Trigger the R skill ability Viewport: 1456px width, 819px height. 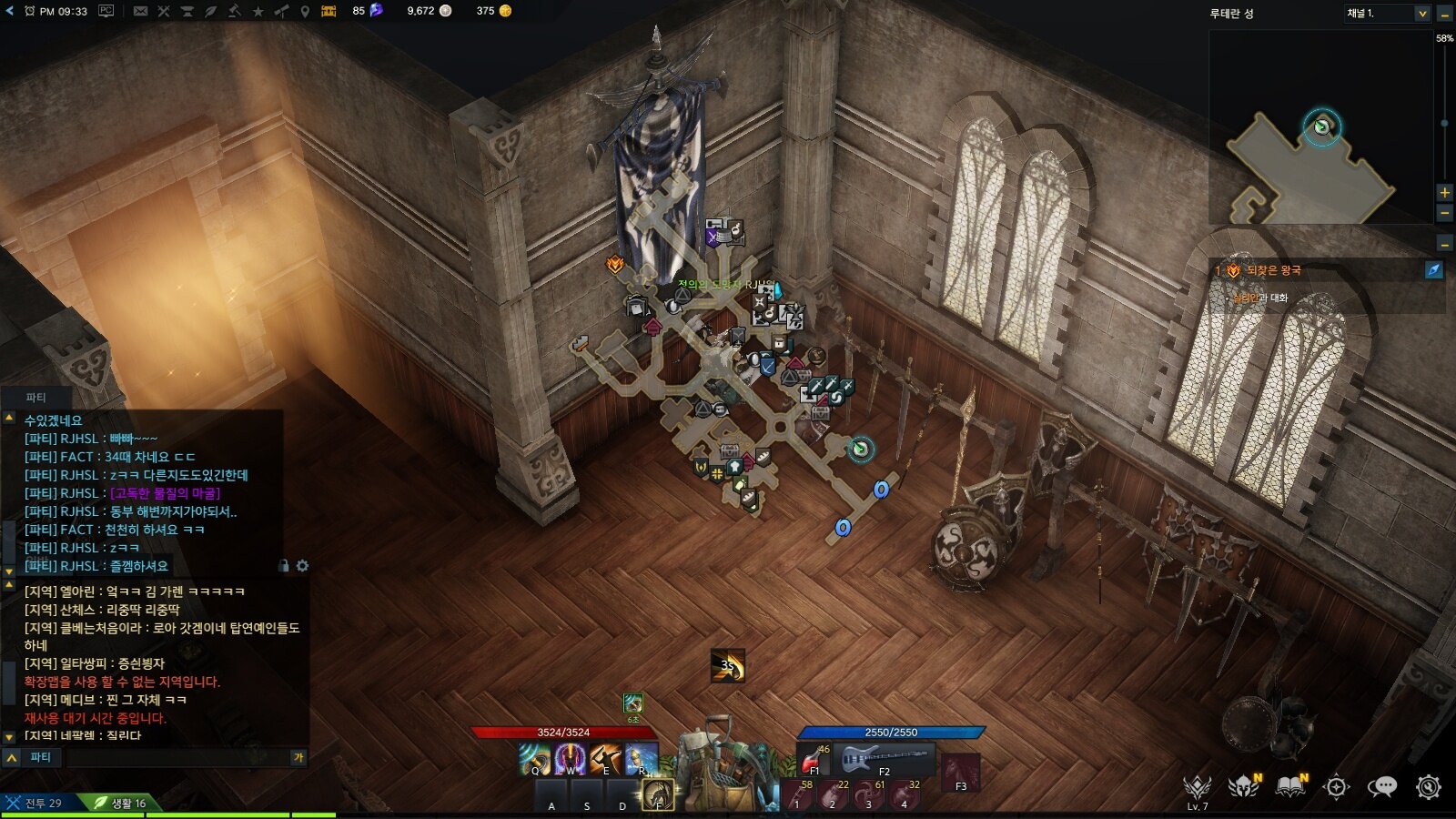pos(641,759)
